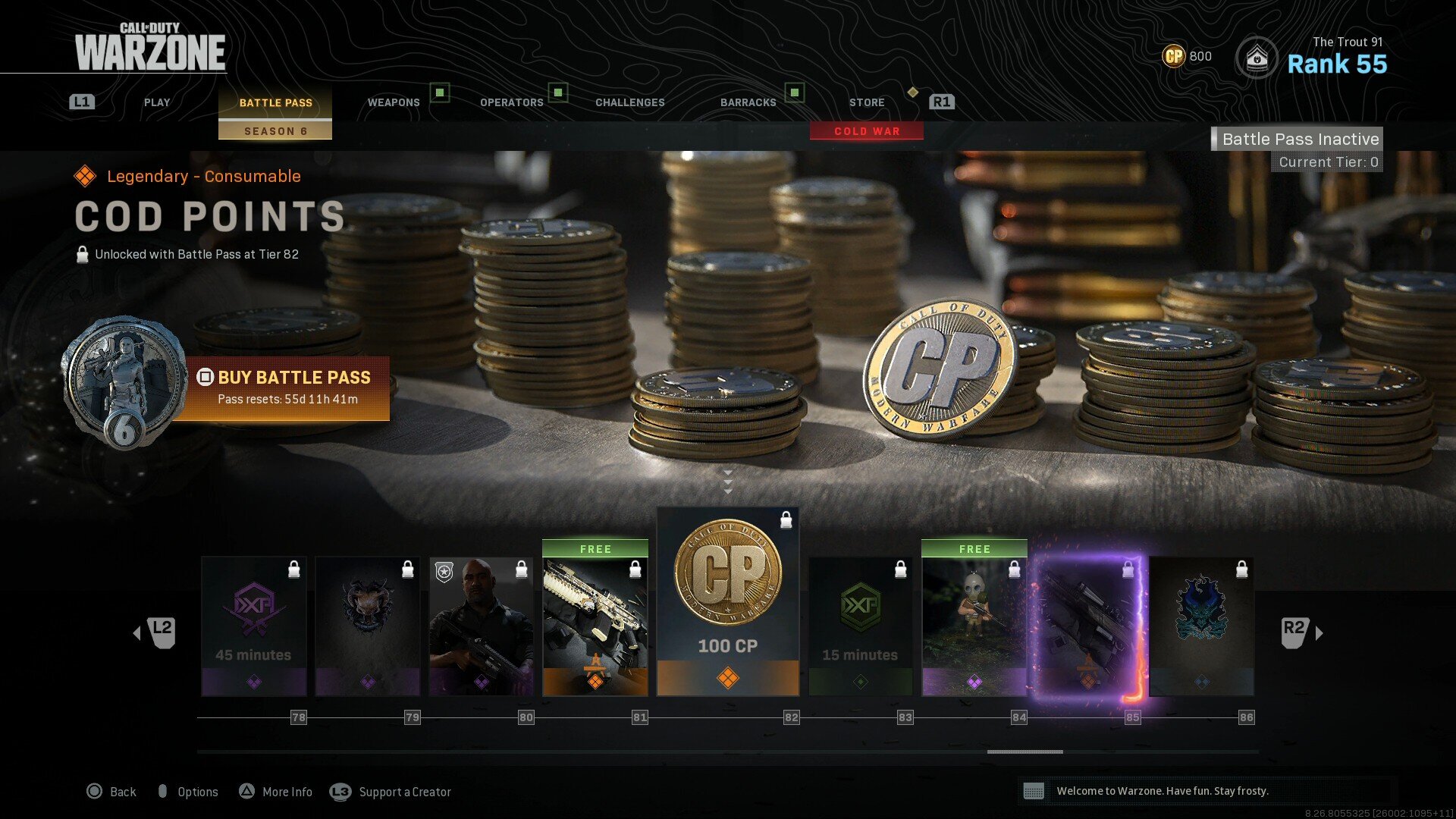Select the Challenges tab

tap(629, 102)
